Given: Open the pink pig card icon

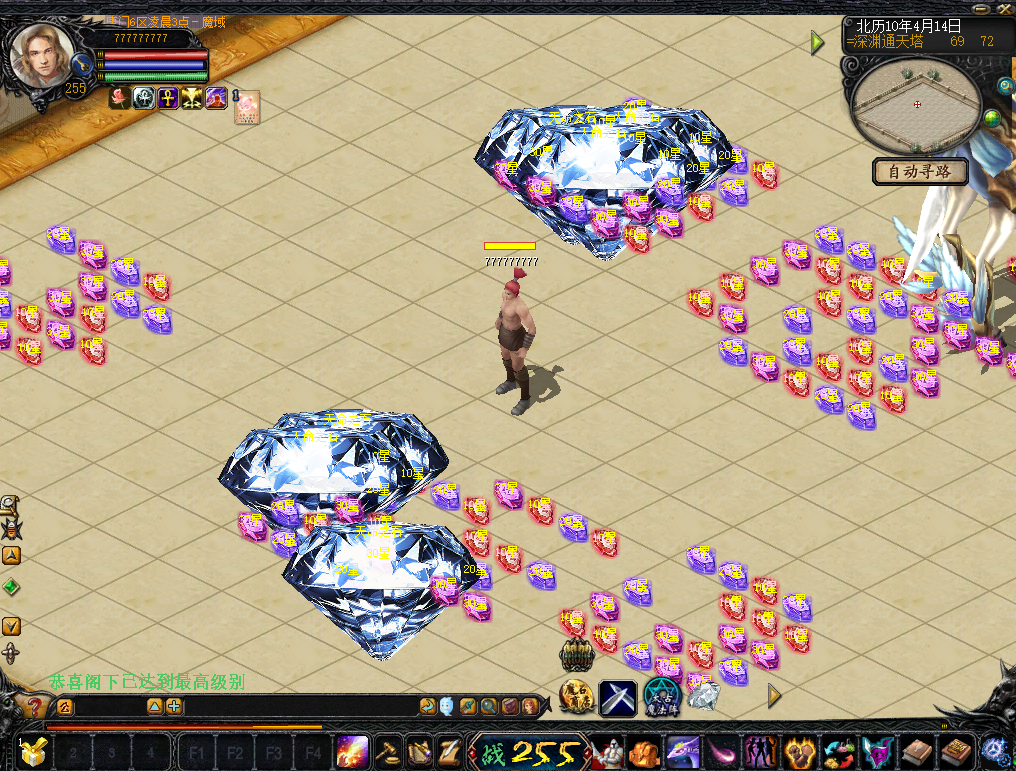Looking at the screenshot, I should click(x=247, y=107).
